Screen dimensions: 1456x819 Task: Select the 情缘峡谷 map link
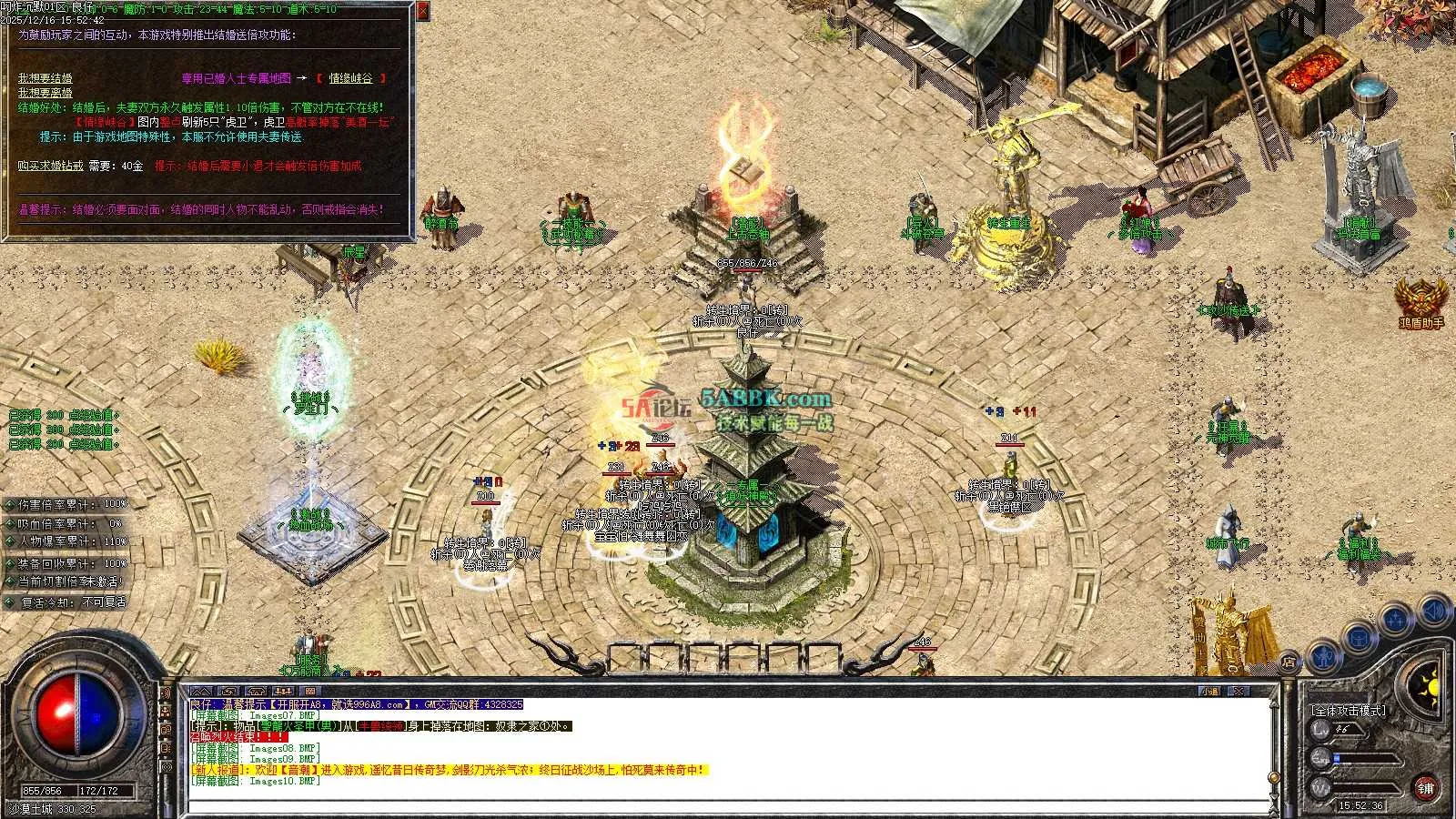(x=350, y=78)
